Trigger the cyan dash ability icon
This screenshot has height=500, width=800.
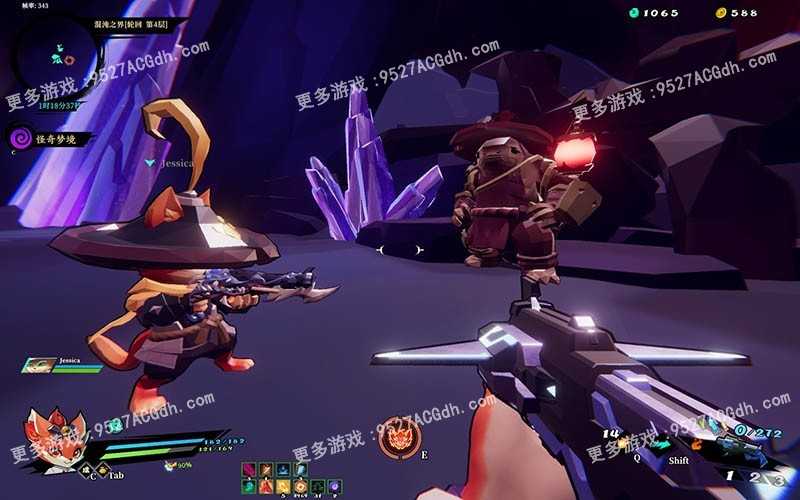point(662,444)
